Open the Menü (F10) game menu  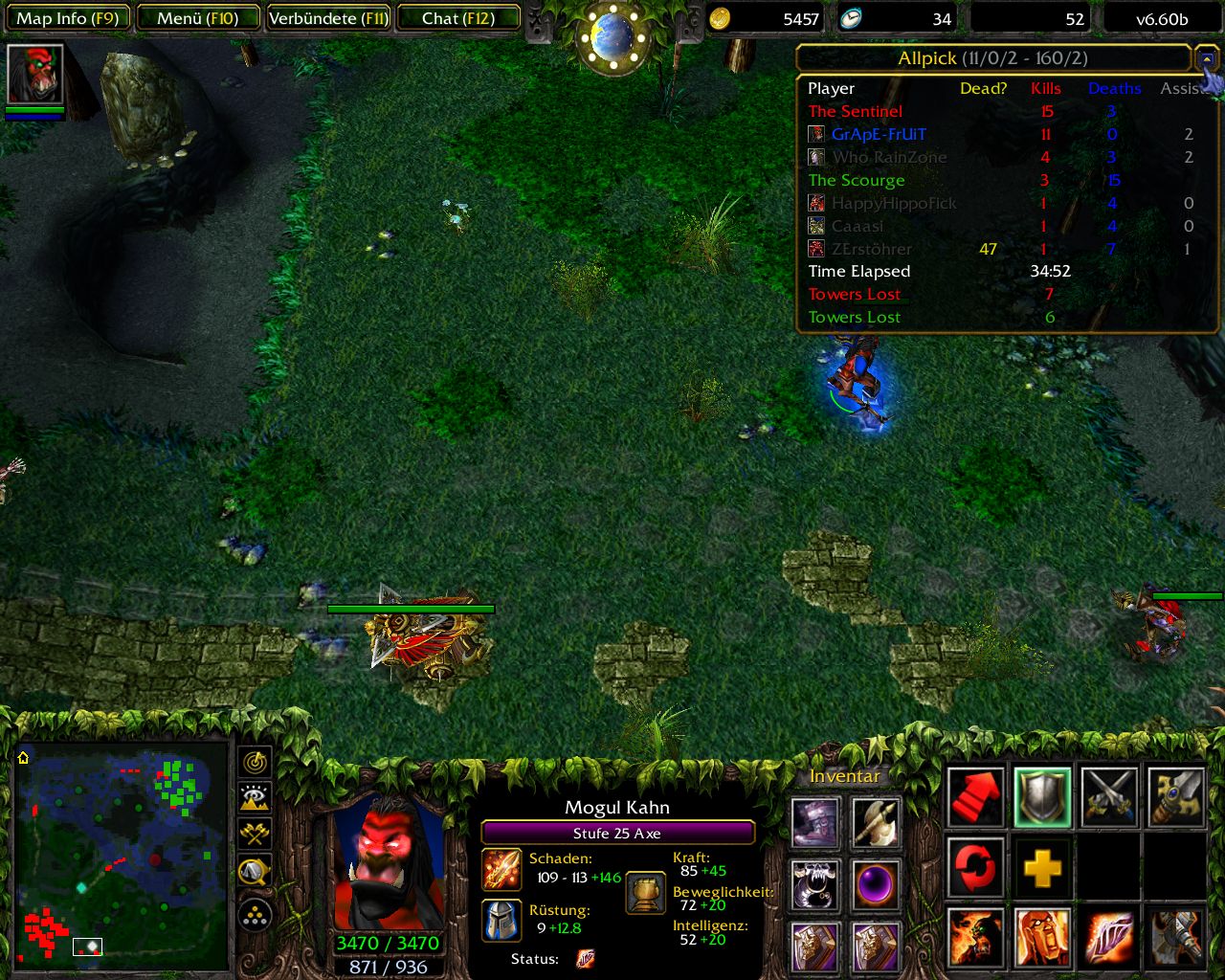coord(198,18)
